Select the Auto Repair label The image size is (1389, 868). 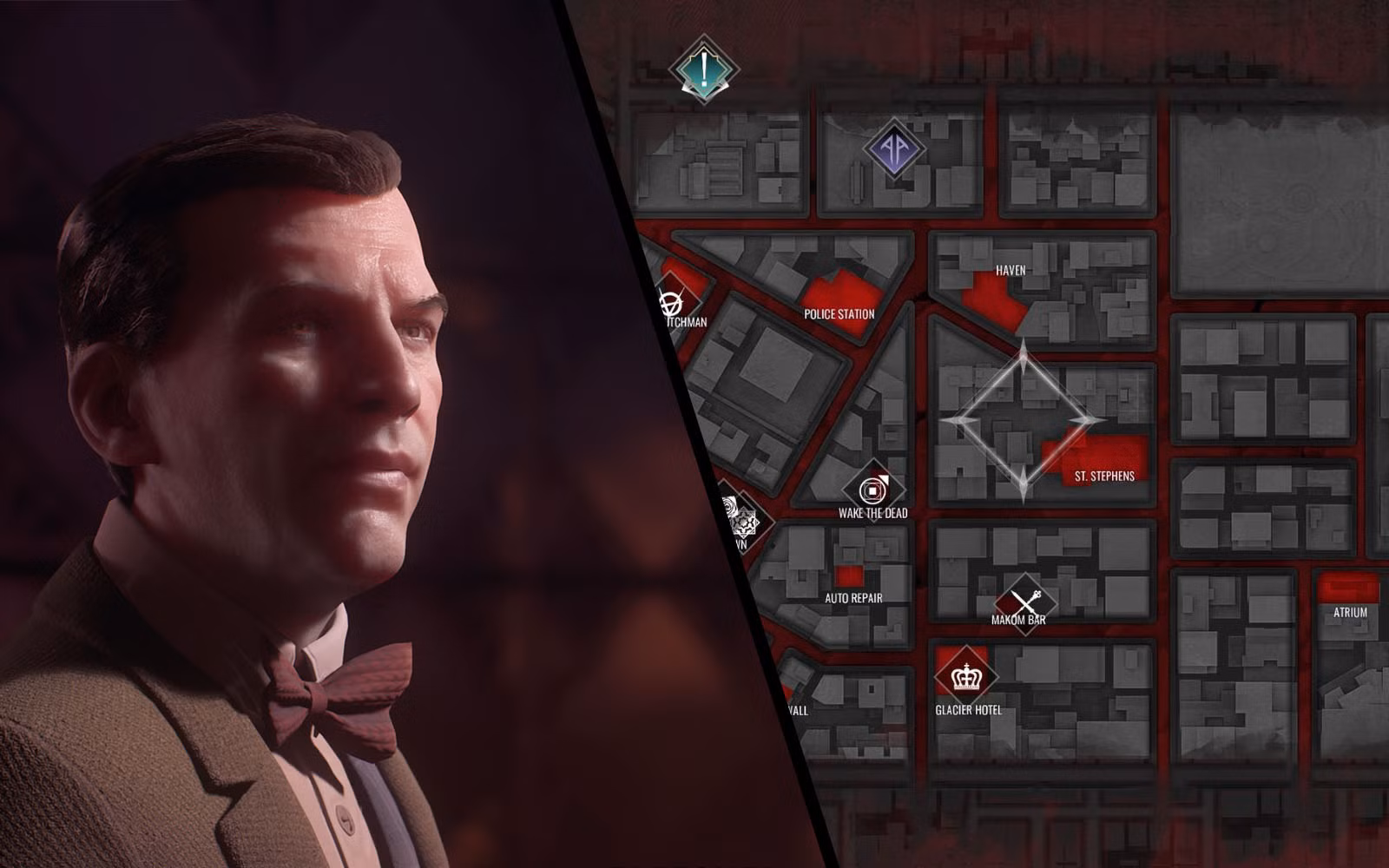point(853,599)
